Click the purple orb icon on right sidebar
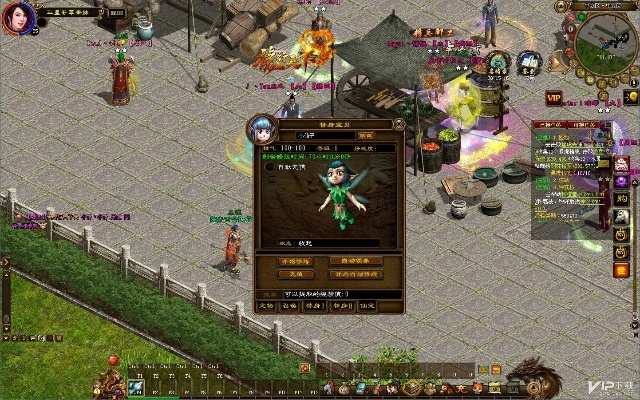The image size is (640, 400). coord(621,182)
